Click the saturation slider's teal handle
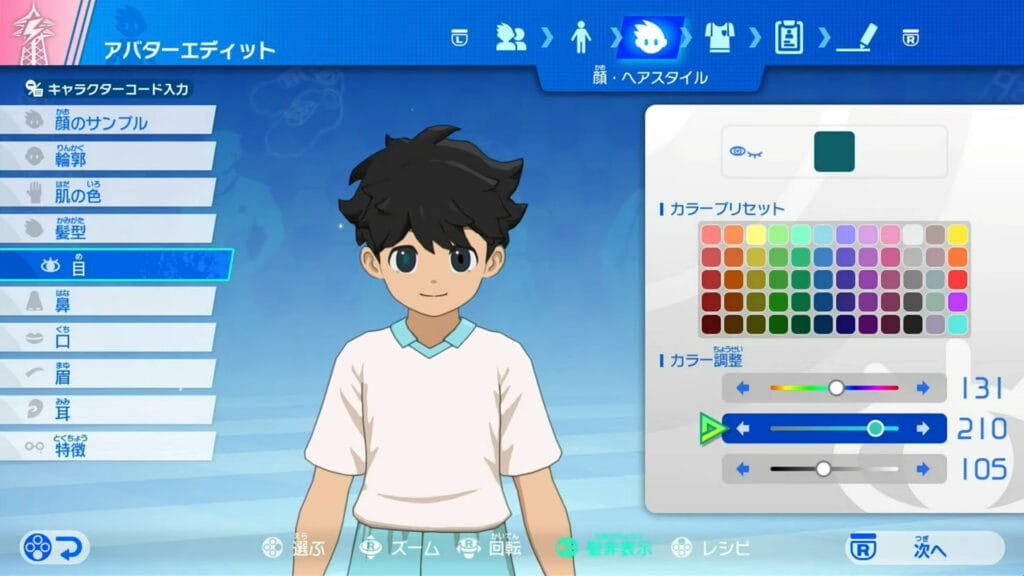Viewport: 1024px width, 576px height. click(x=875, y=429)
